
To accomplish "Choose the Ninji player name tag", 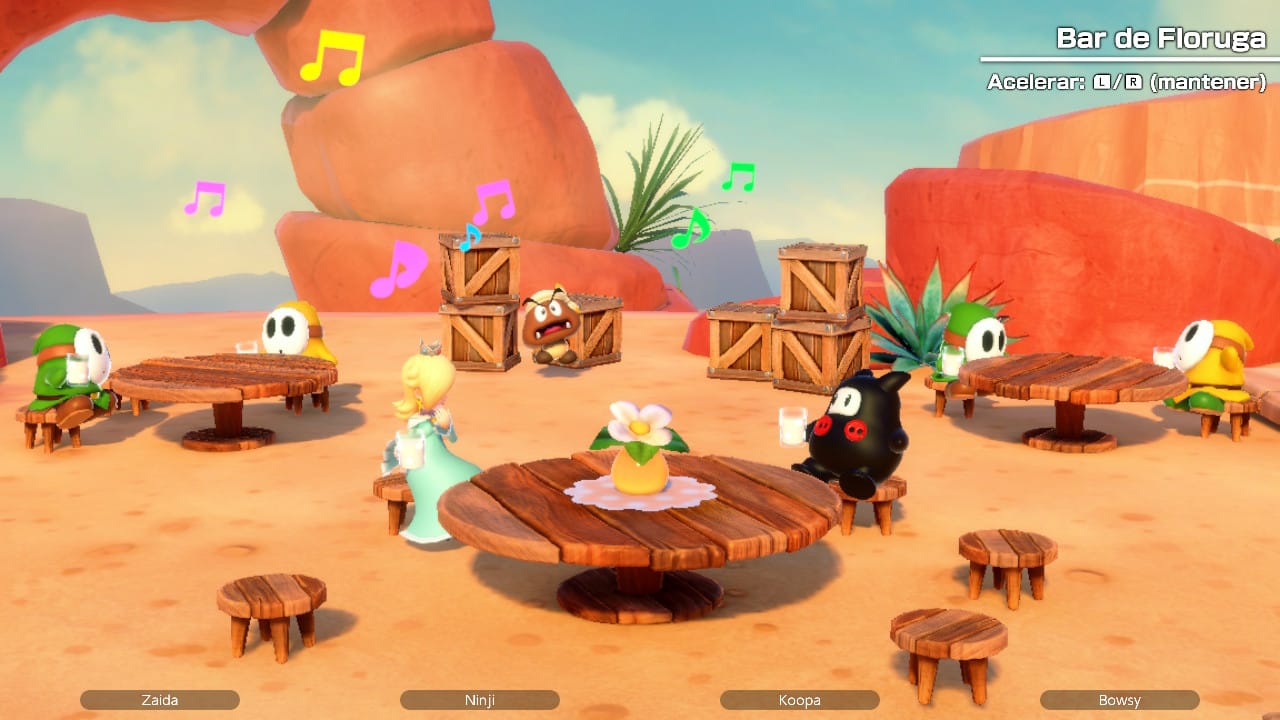I will click(480, 700).
